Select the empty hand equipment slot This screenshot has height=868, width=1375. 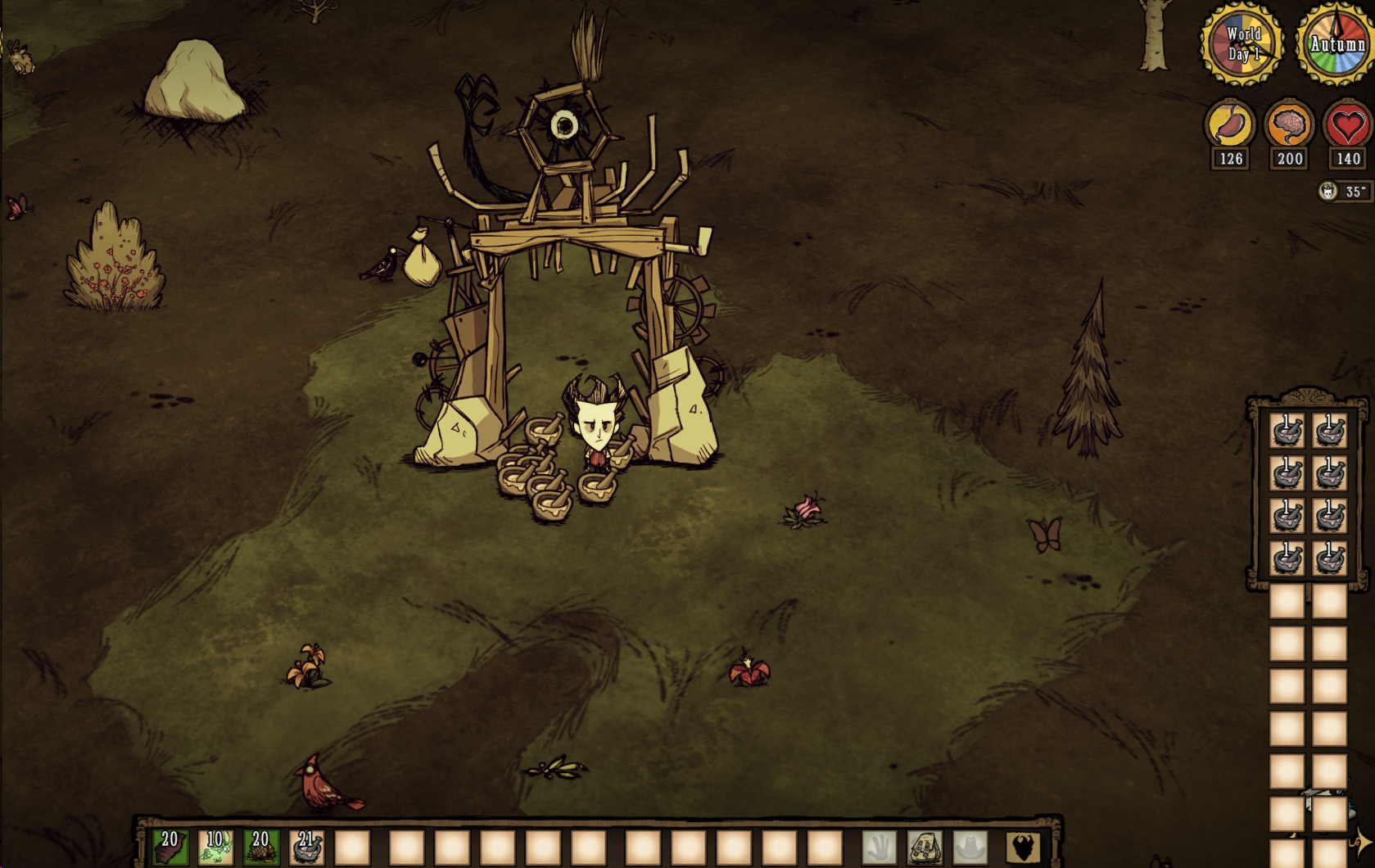tap(879, 848)
